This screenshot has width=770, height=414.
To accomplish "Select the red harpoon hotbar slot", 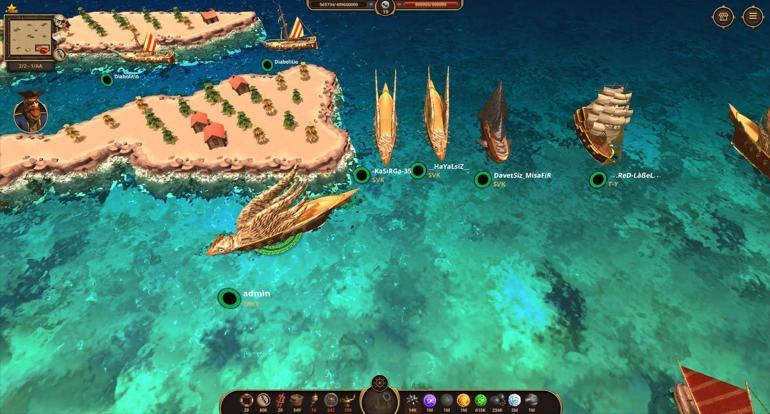I will (280, 400).
